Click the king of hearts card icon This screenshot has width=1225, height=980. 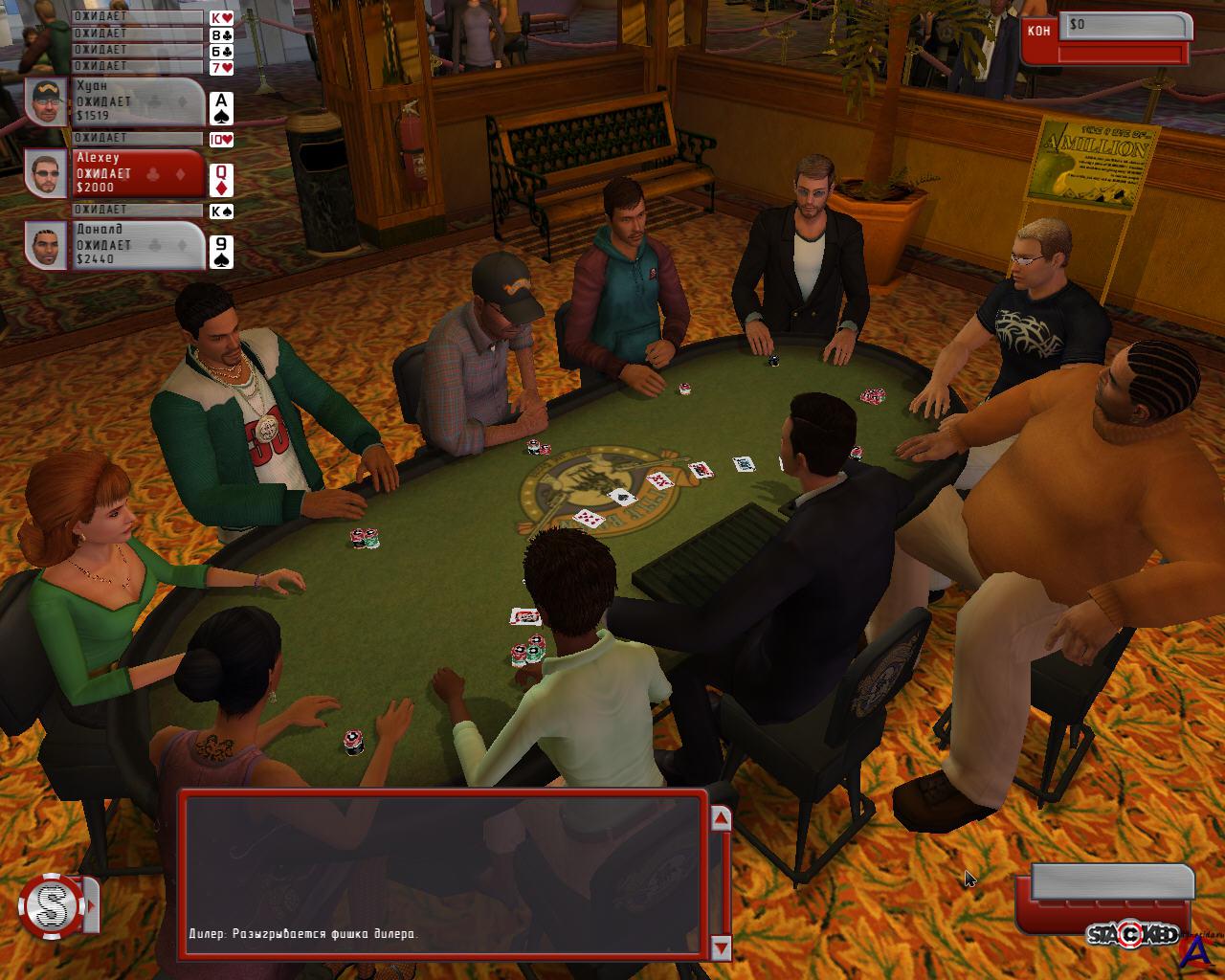coord(221,18)
